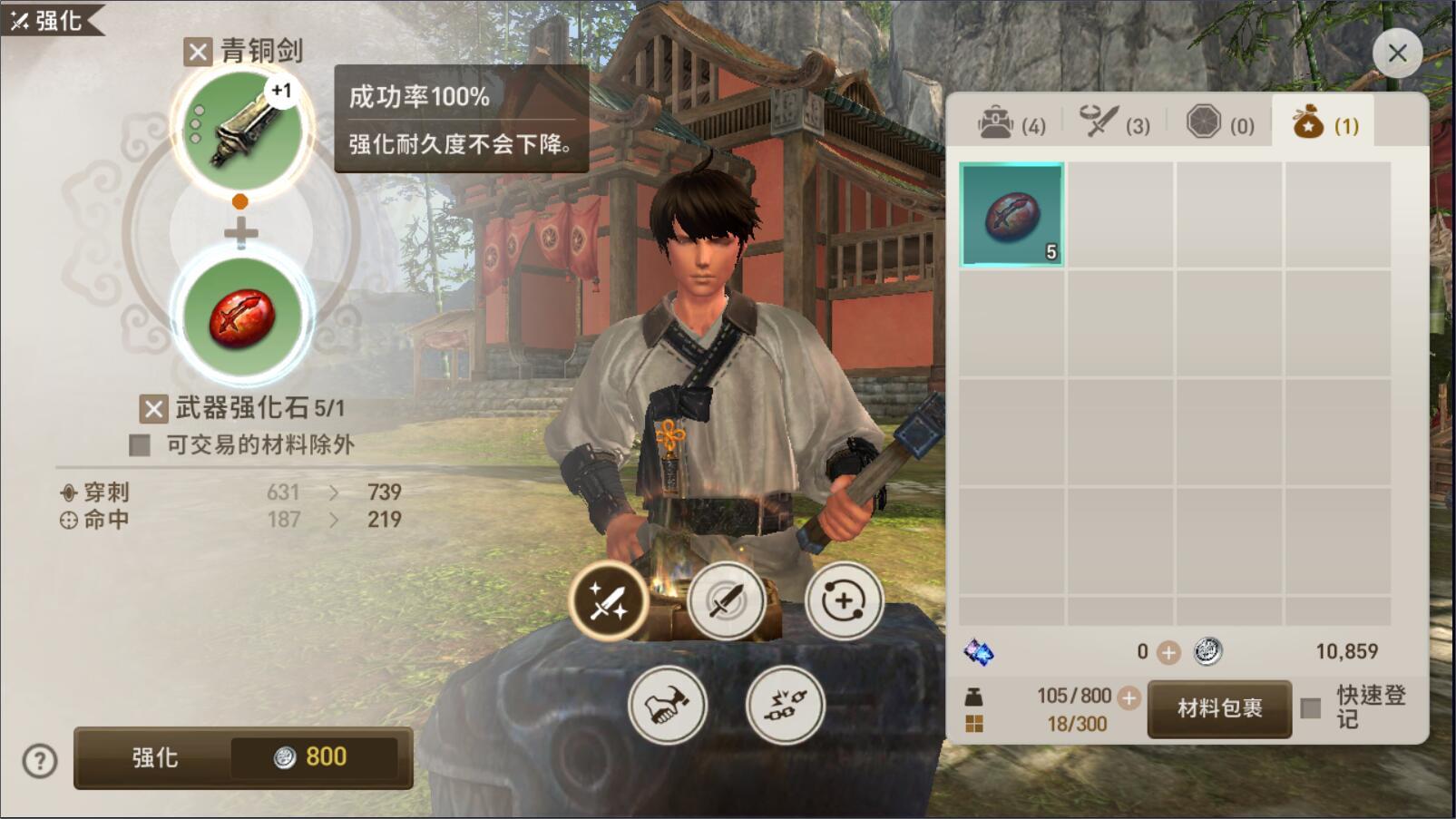This screenshot has width=1456, height=819.
Task: Switch to the weapons tab with three items
Action: click(x=1114, y=122)
